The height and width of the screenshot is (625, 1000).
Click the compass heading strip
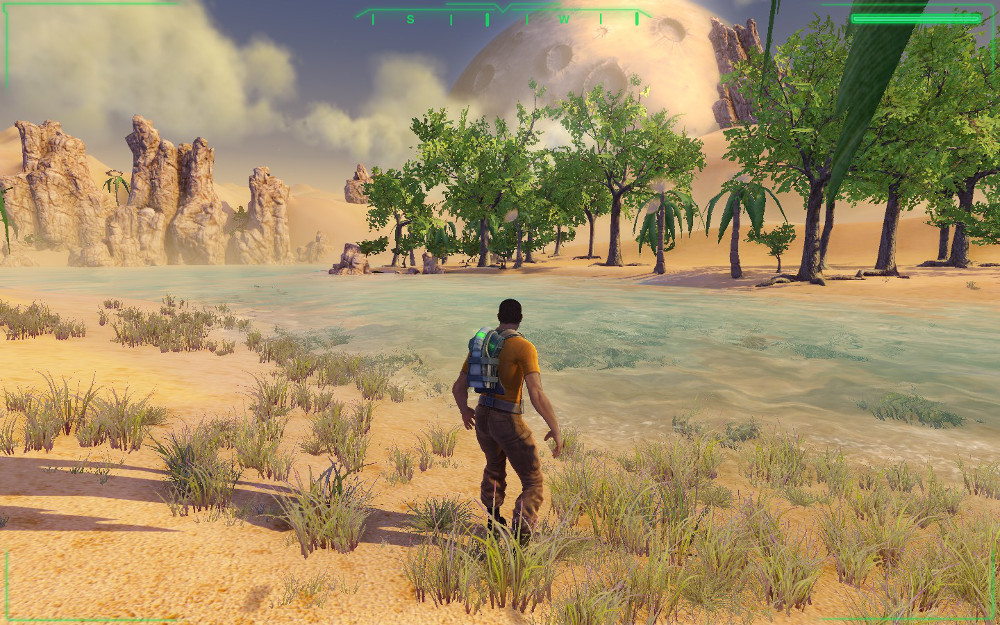coord(502,17)
